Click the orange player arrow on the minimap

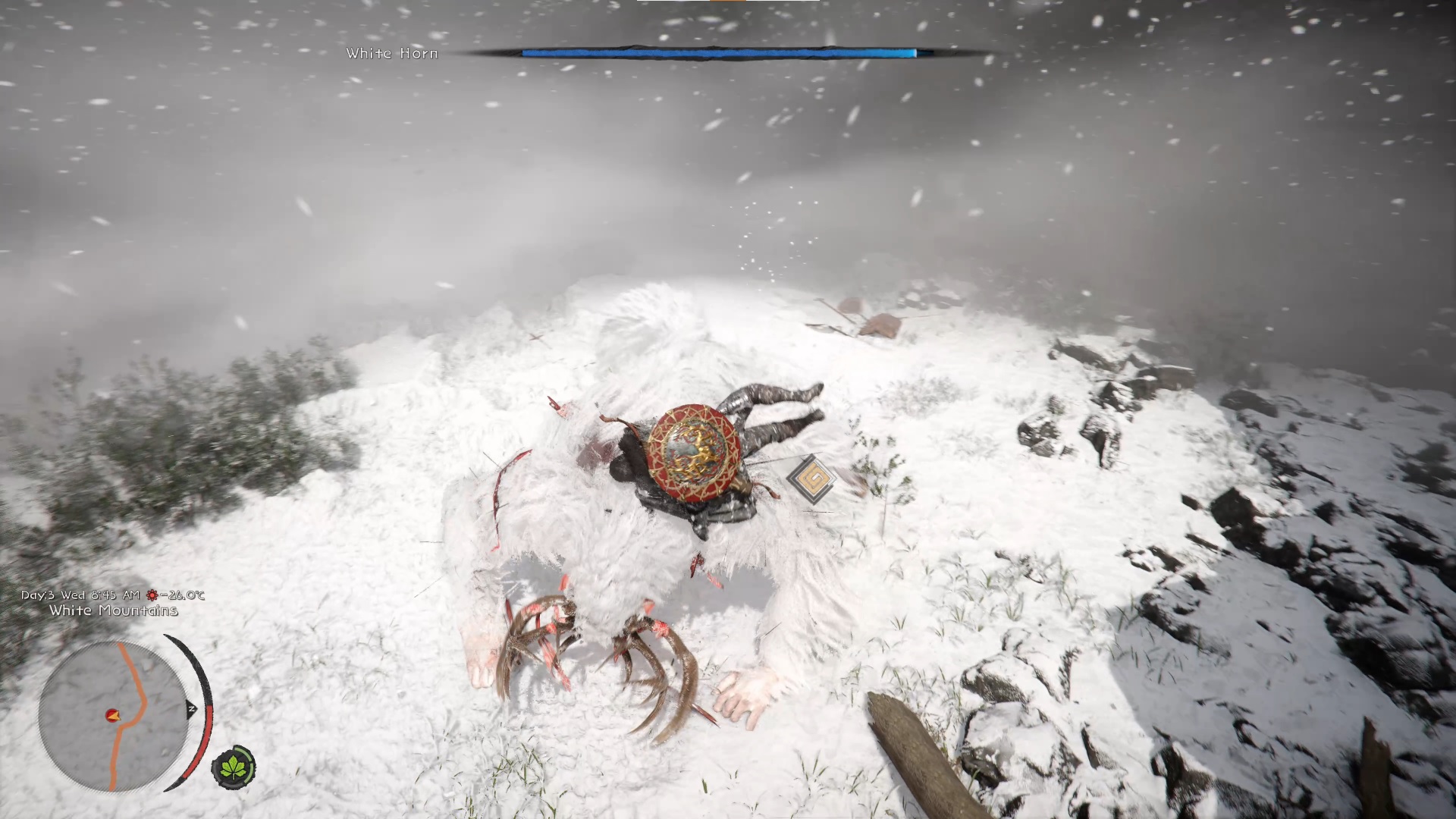coord(114,716)
